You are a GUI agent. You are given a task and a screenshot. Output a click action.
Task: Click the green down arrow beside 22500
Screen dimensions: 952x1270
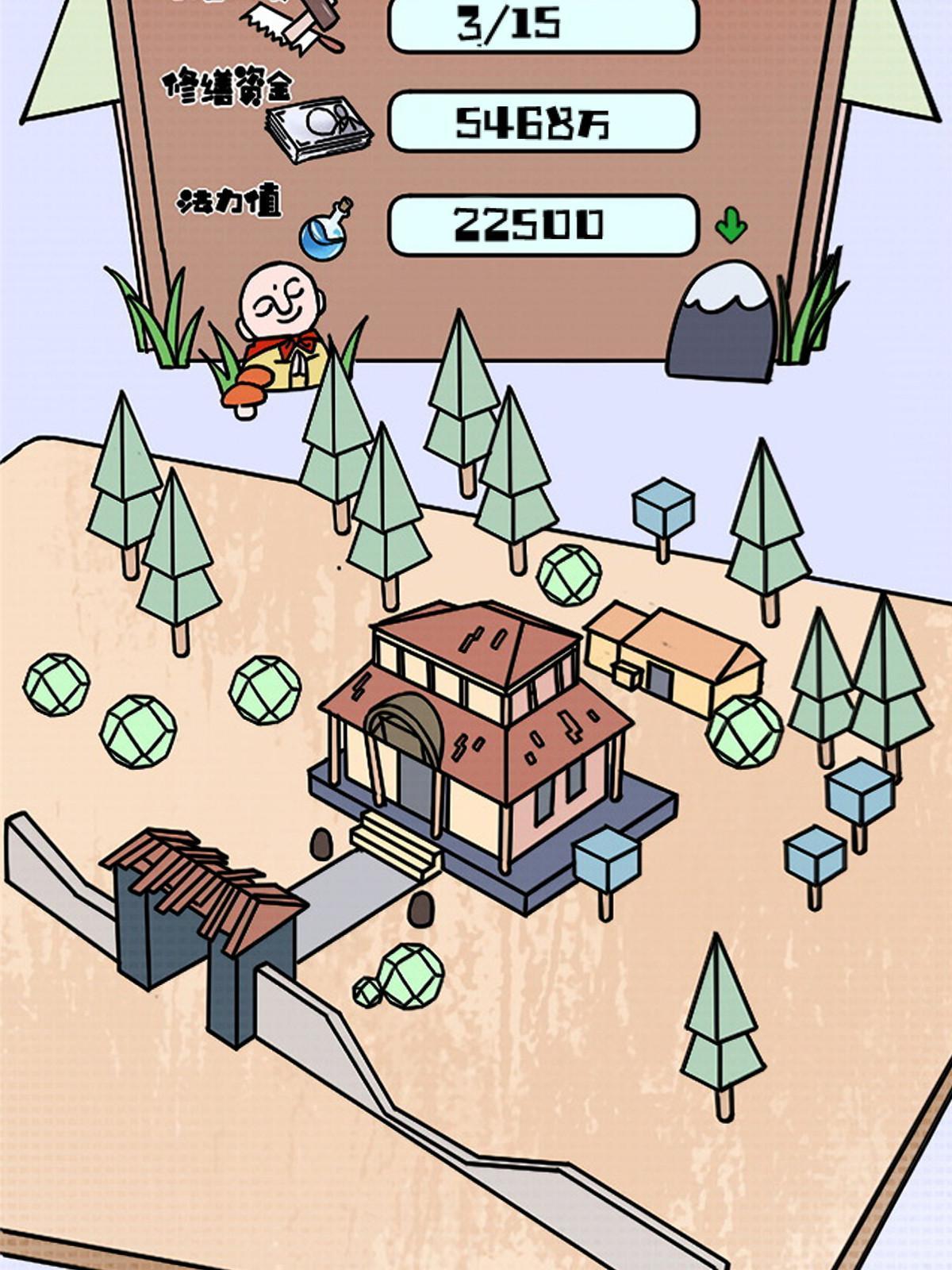[731, 225]
